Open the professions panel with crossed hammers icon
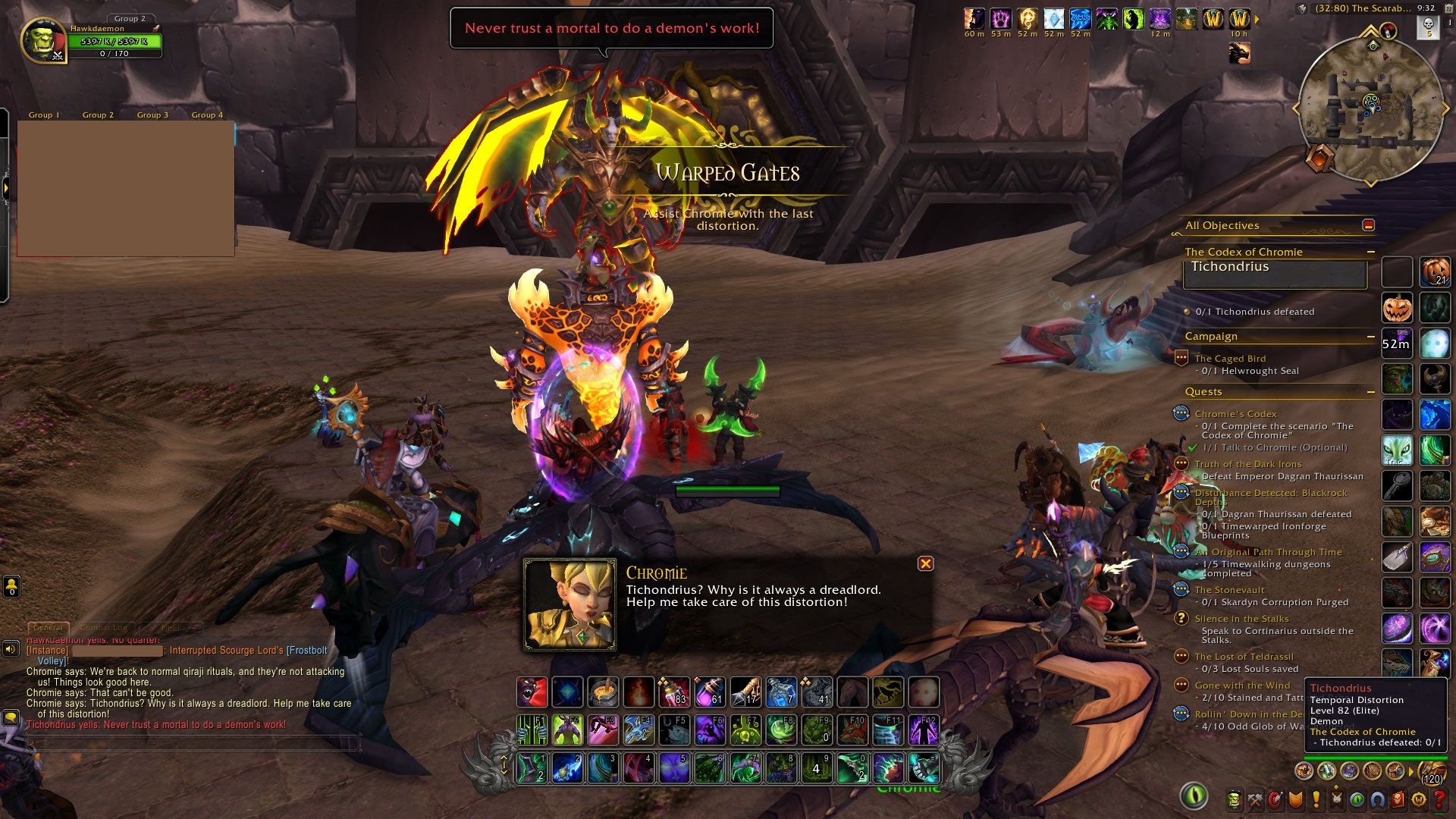Viewport: 1456px width, 819px height. [1255, 799]
